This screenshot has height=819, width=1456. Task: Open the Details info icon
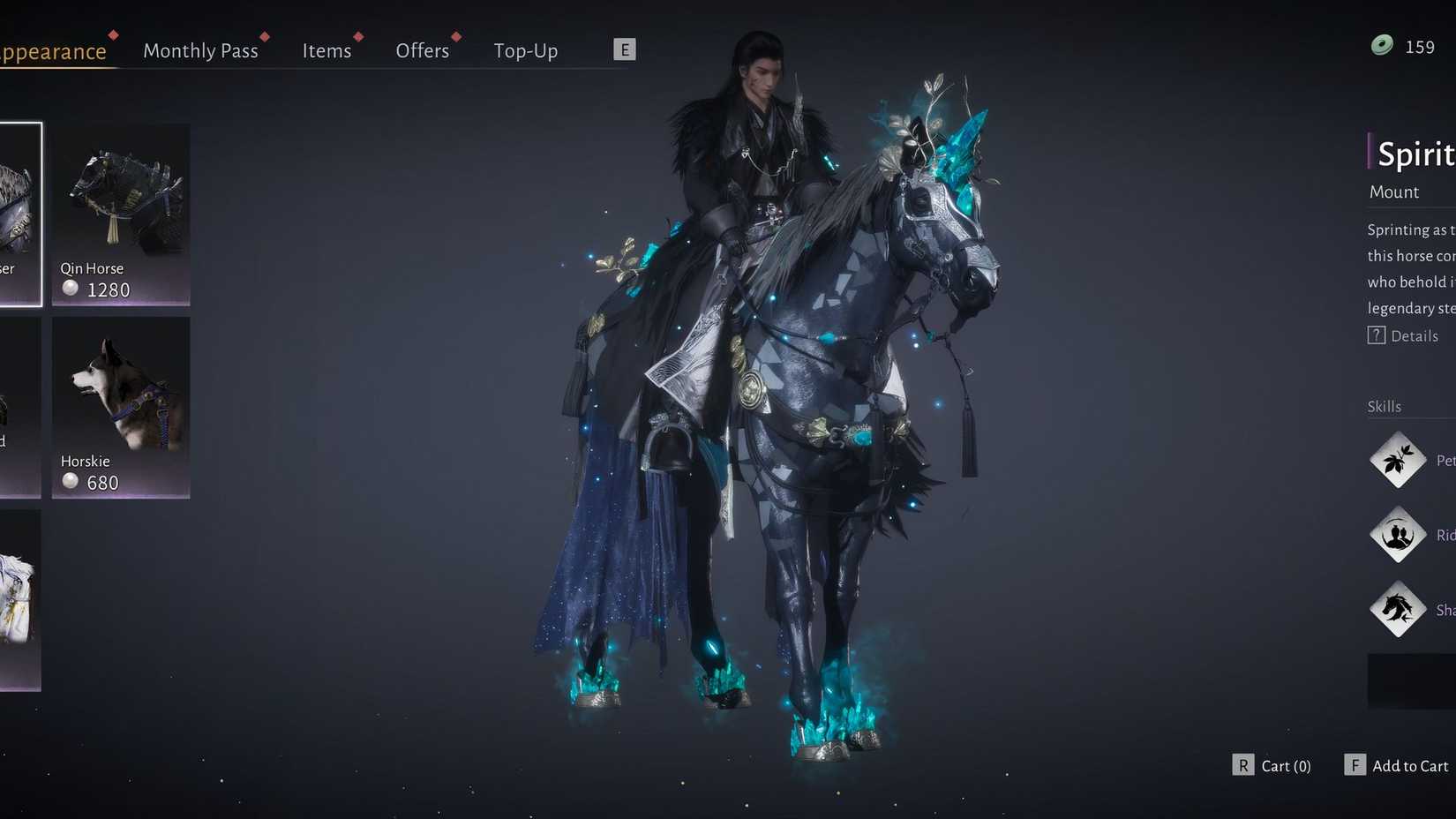pos(1377,335)
